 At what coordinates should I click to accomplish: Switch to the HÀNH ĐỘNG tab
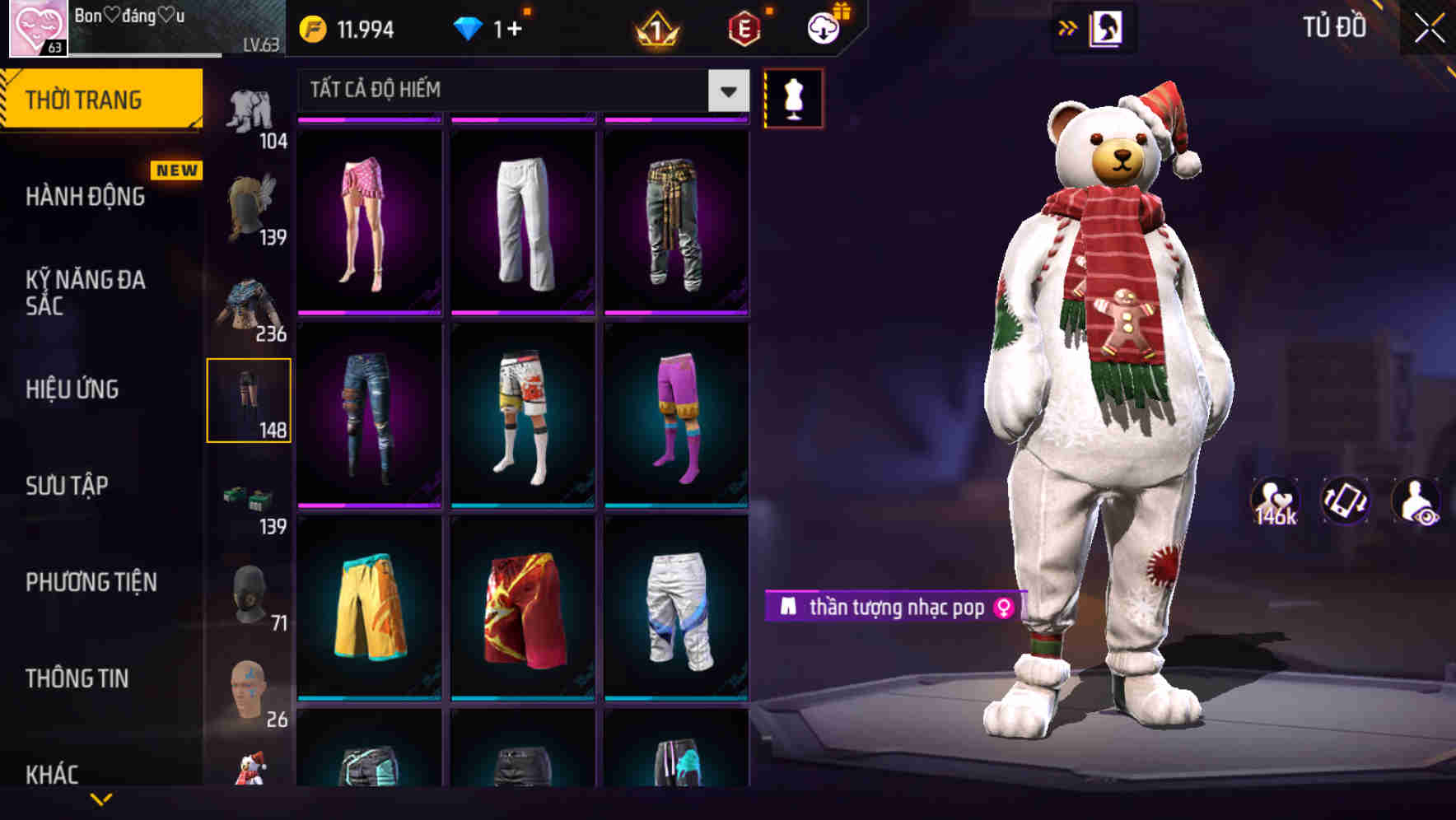point(86,196)
